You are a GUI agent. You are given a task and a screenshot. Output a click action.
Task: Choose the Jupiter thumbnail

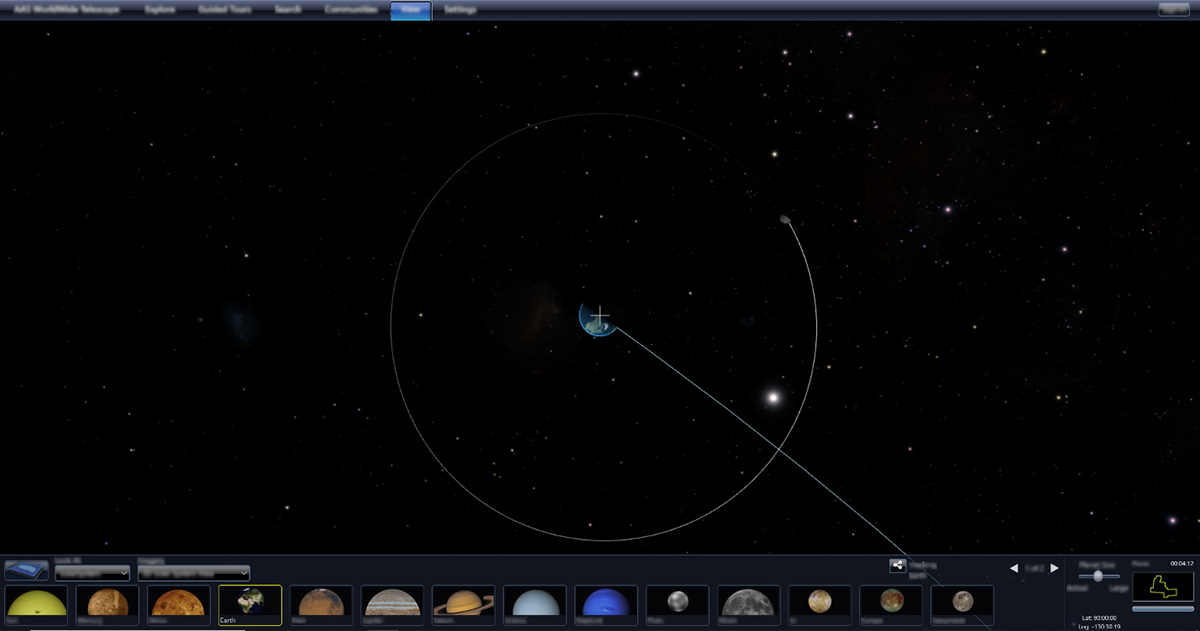coord(392,603)
